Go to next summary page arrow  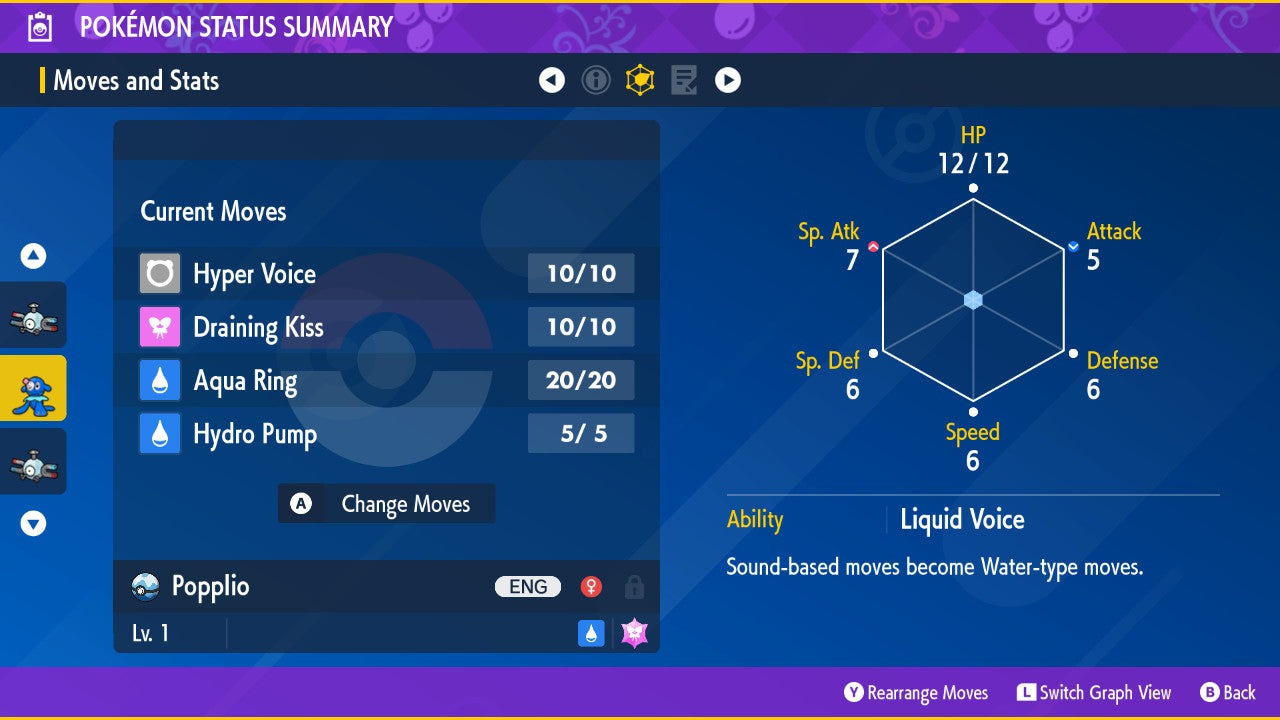[728, 80]
